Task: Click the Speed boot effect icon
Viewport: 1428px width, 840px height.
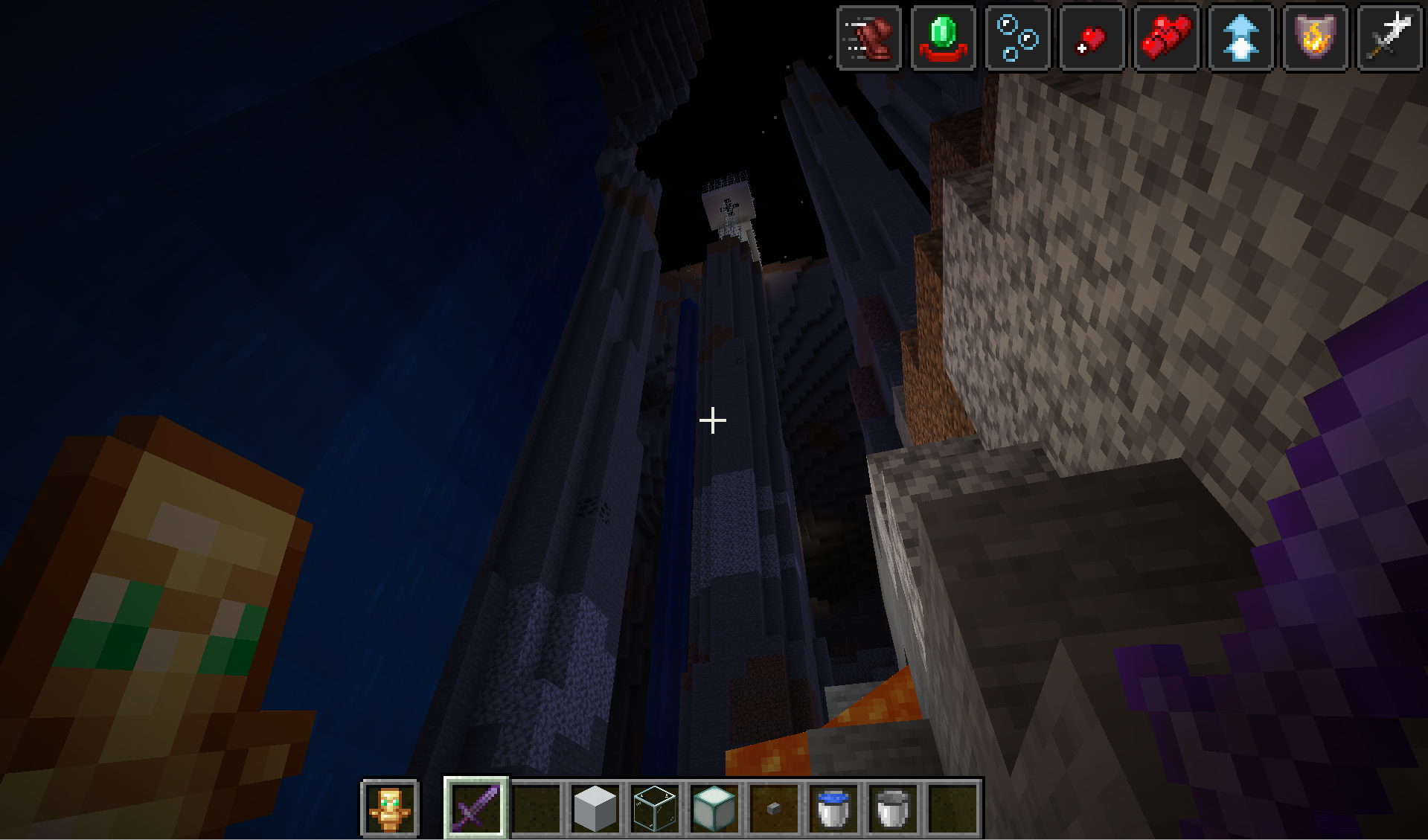Action: (869, 38)
